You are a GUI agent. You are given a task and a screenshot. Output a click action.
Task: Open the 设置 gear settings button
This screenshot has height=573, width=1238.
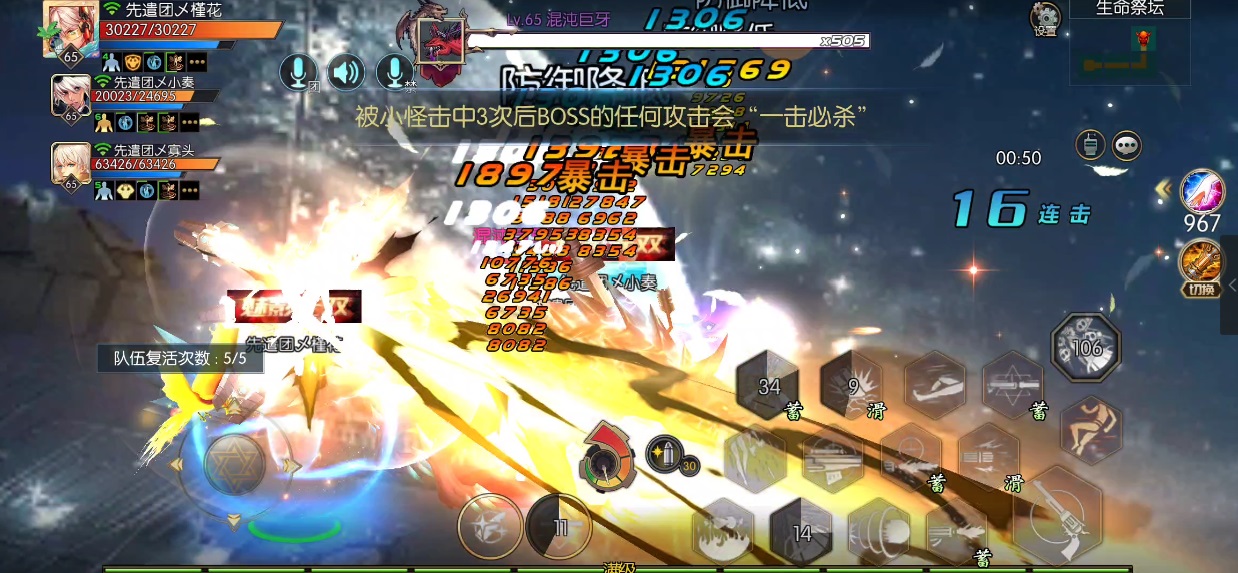(1045, 18)
